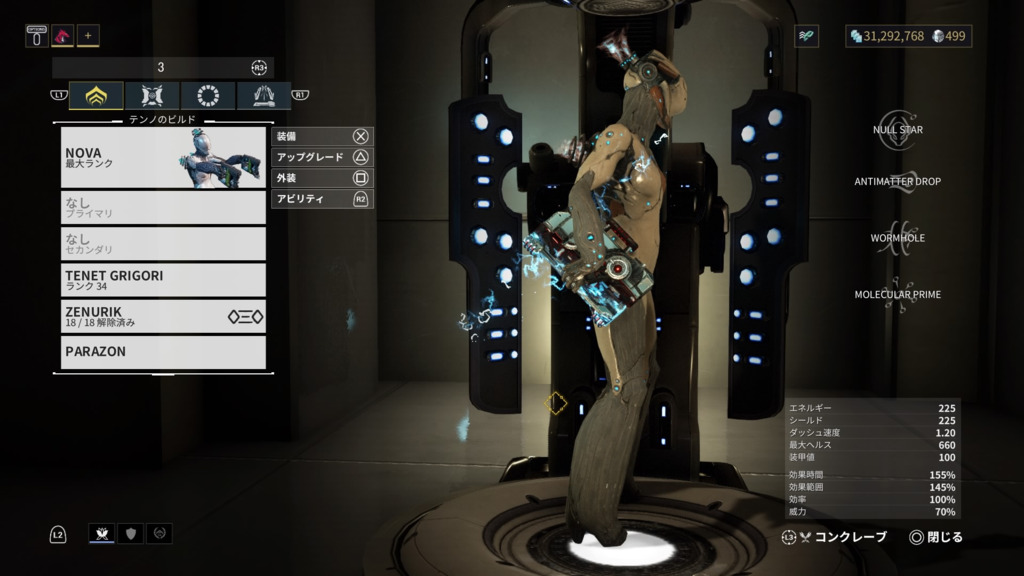Image resolution: width=1024 pixels, height=576 pixels.
Task: Click the red player avatar icon
Action: tap(62, 36)
